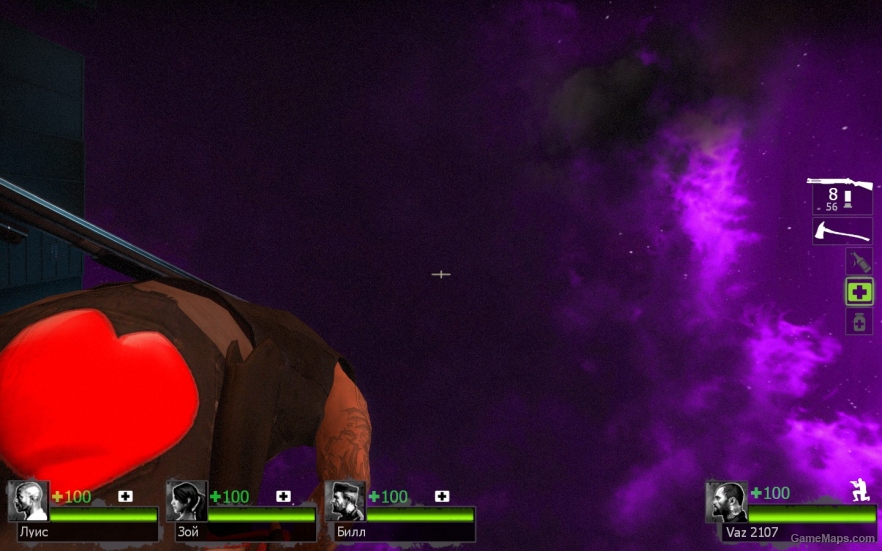Click Зой's teammate portrait

186,500
